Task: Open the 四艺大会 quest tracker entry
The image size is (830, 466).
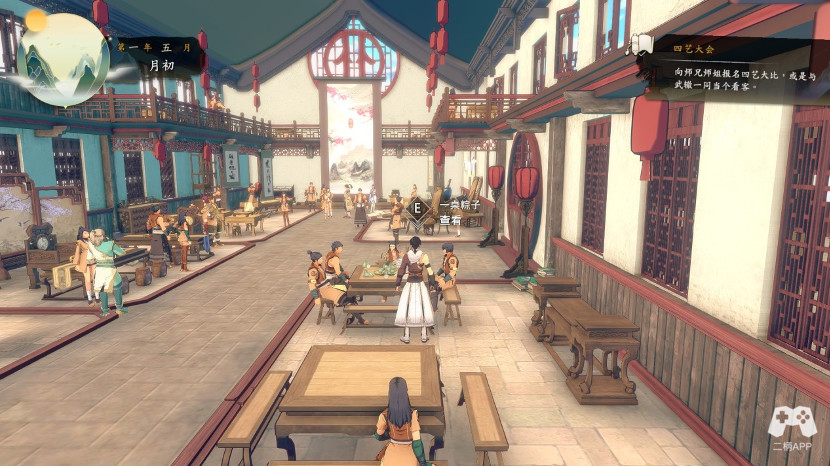Action: pos(694,48)
